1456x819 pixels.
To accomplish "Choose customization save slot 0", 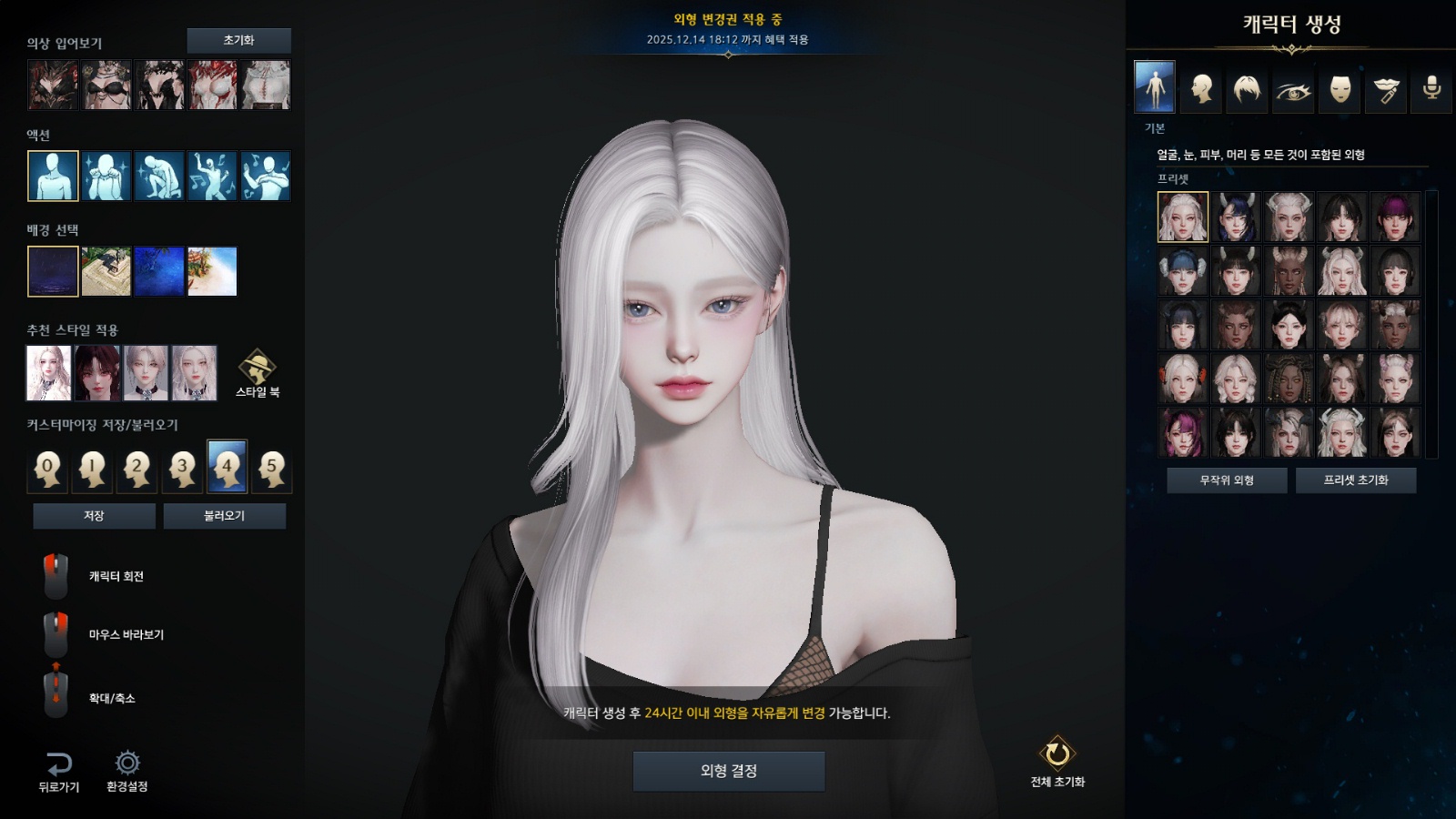I will click(47, 468).
